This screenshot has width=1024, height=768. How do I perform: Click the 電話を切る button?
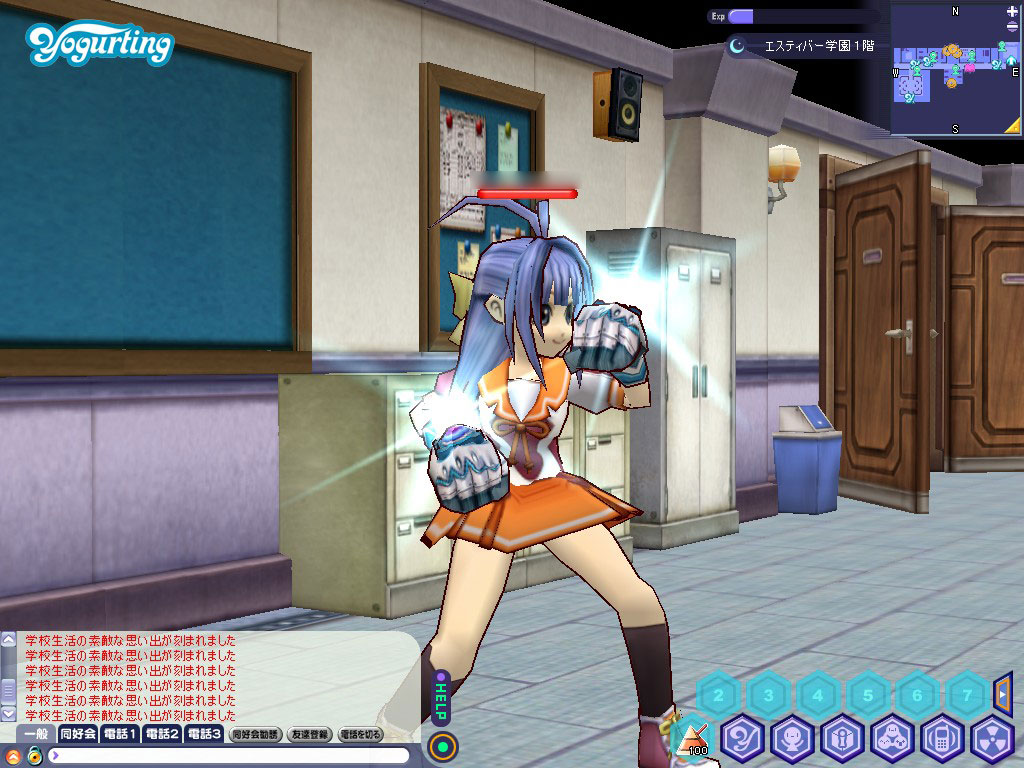pyautogui.click(x=361, y=734)
